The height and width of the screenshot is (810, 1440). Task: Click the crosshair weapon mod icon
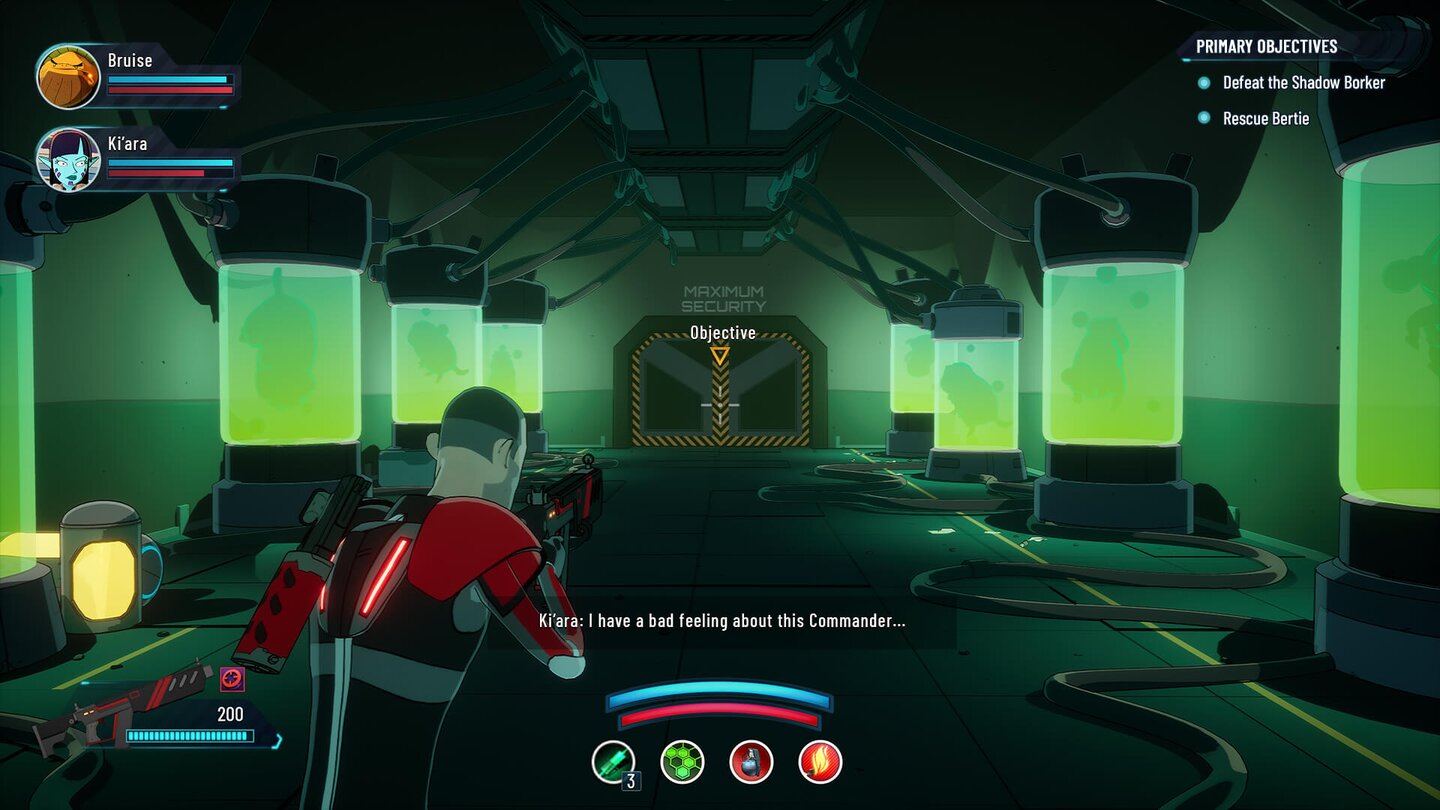click(x=232, y=679)
